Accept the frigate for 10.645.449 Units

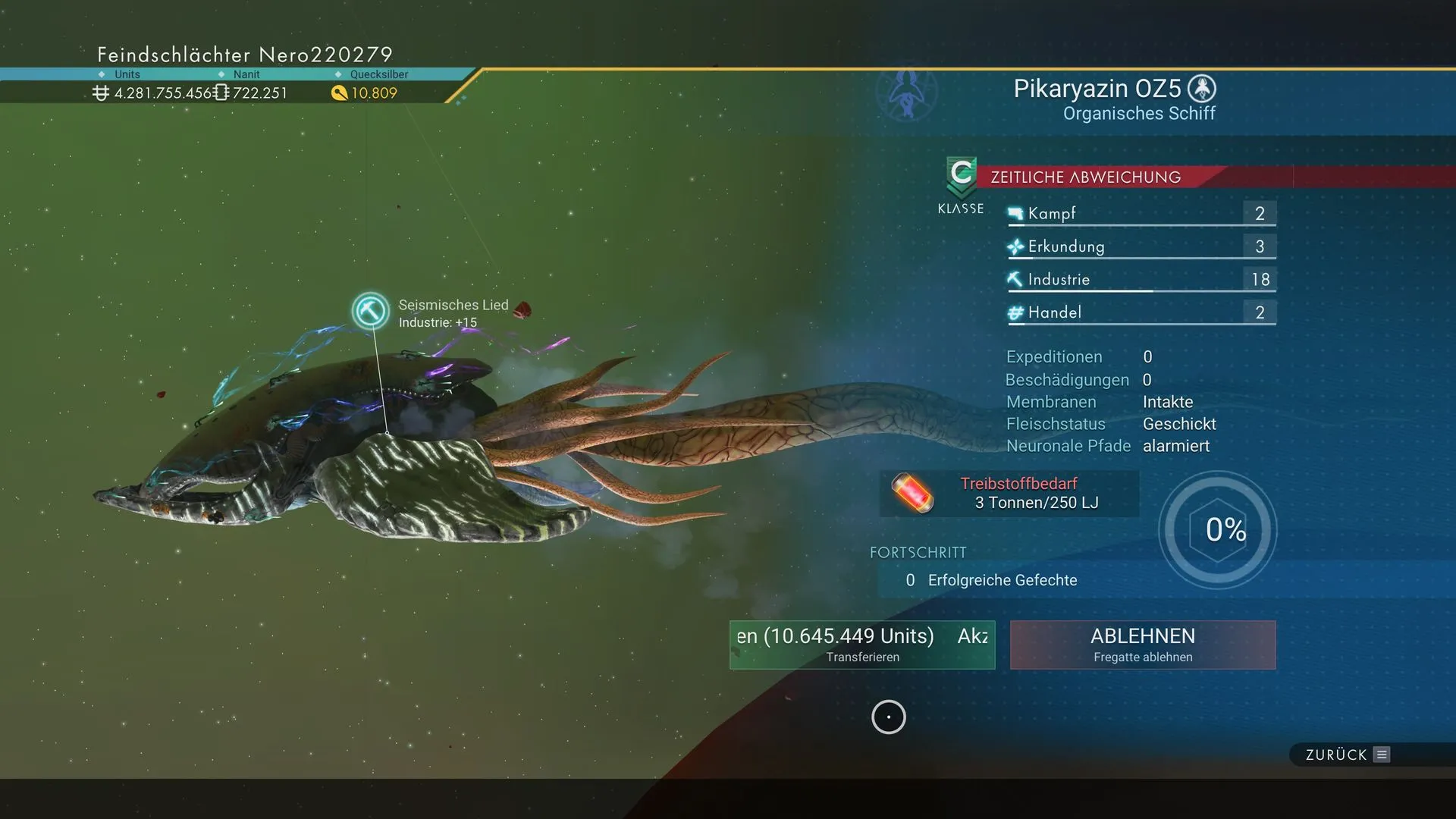(862, 645)
